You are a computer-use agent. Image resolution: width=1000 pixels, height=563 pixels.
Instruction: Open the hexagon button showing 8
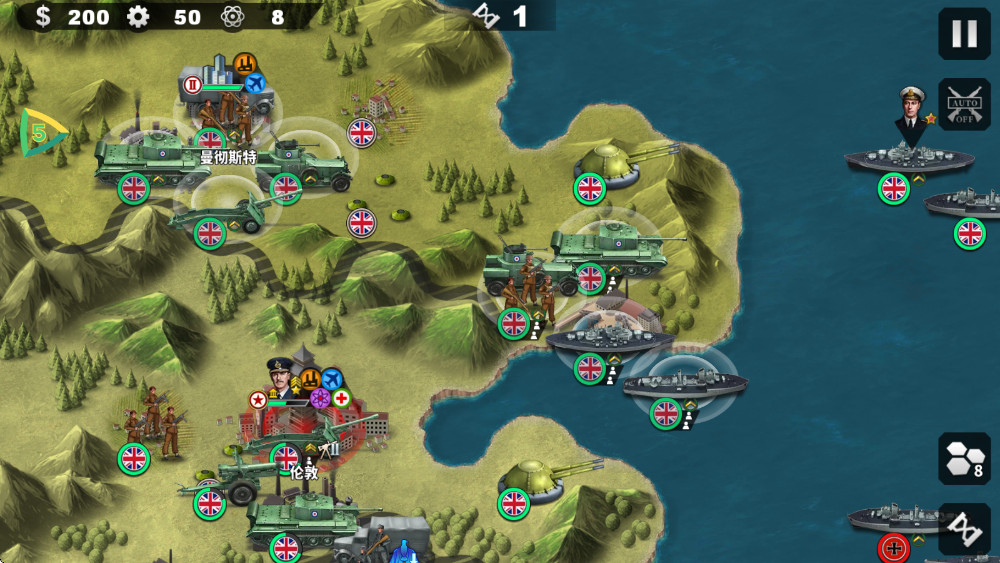click(x=964, y=459)
